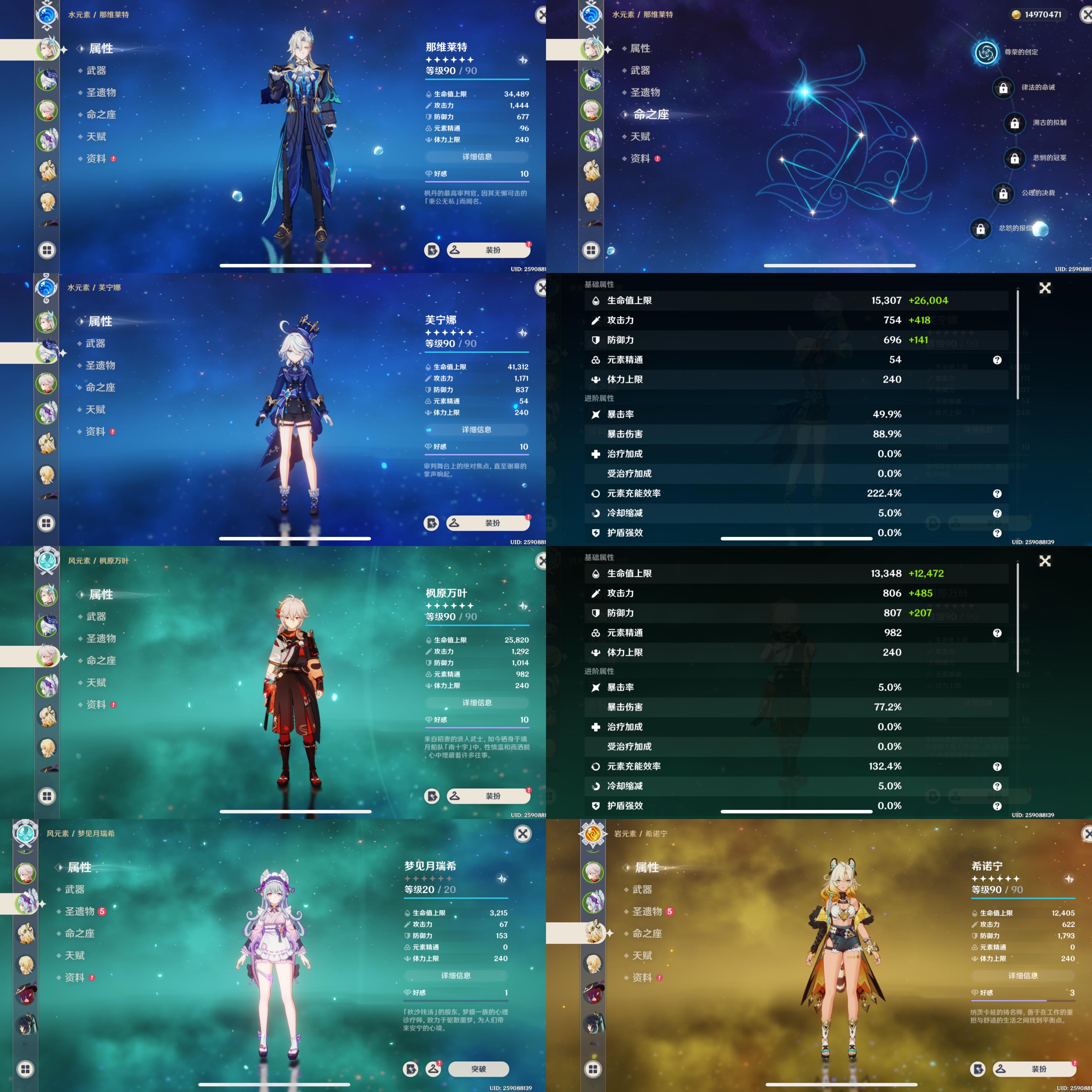Open 天赋 on 芙宁娜's character screen
This screenshot has height=1092, width=1092.
(x=96, y=409)
